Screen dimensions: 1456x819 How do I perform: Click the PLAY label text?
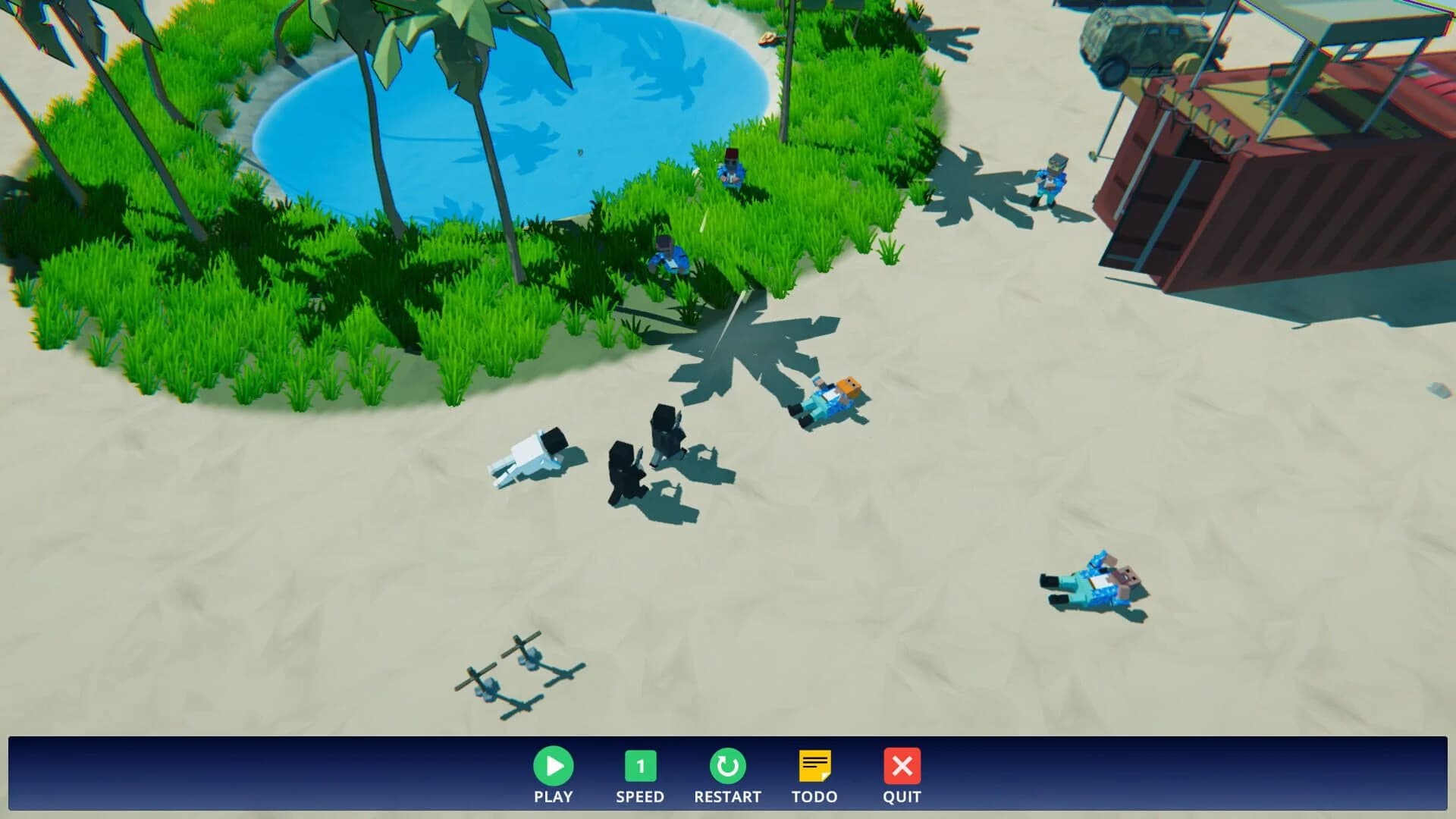(x=554, y=797)
